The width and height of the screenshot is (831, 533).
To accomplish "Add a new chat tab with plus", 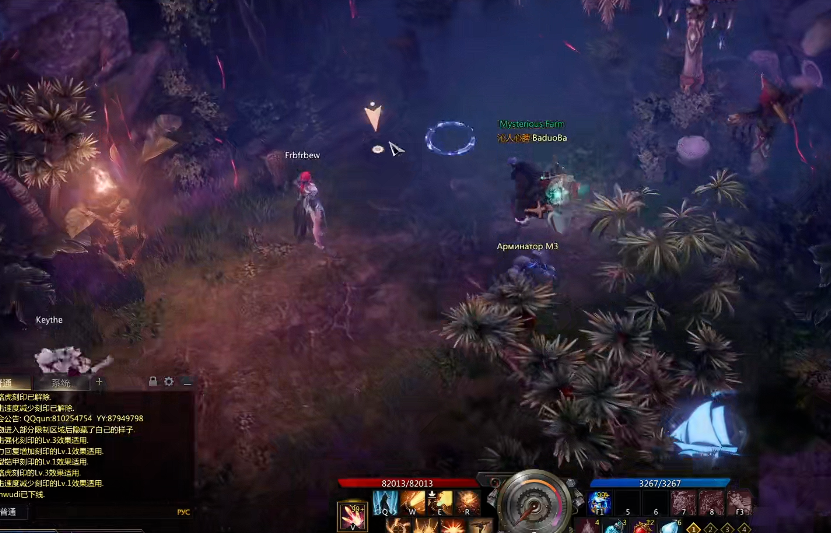I will coord(99,382).
